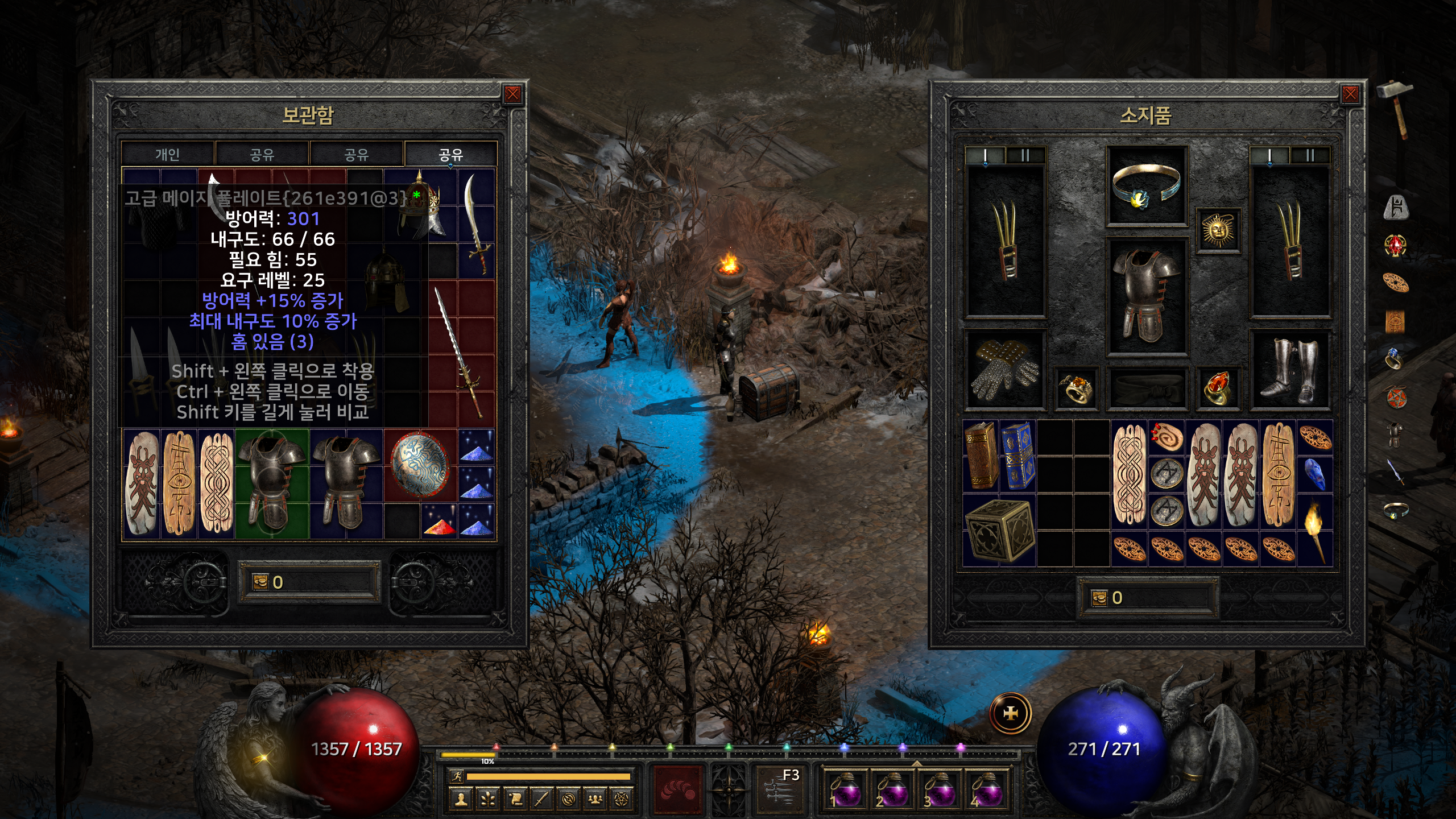Switch to the 개인 stash tab
1456x819 pixels.
[168, 154]
